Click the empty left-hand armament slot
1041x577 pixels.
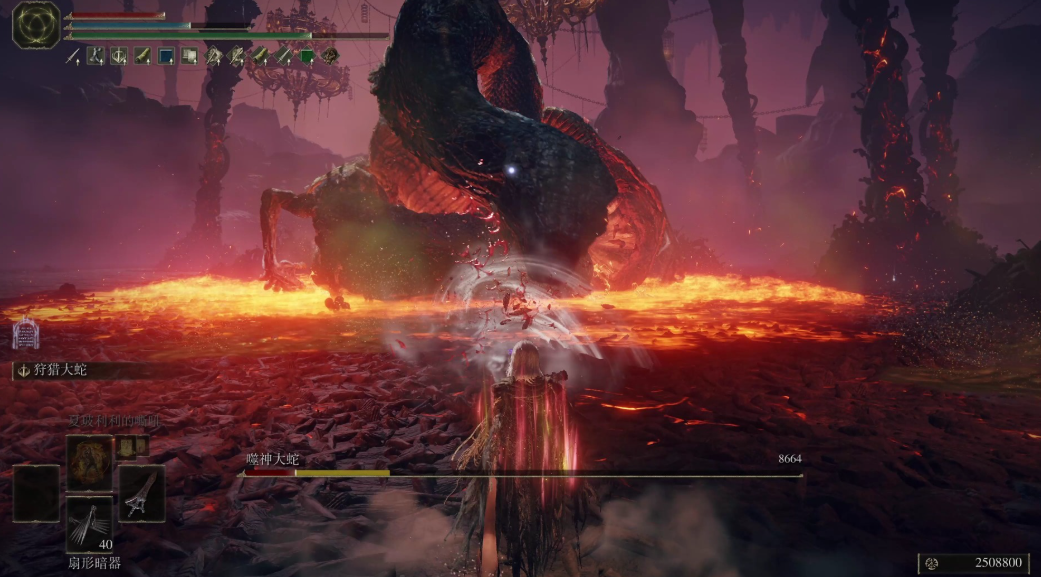pyautogui.click(x=36, y=493)
